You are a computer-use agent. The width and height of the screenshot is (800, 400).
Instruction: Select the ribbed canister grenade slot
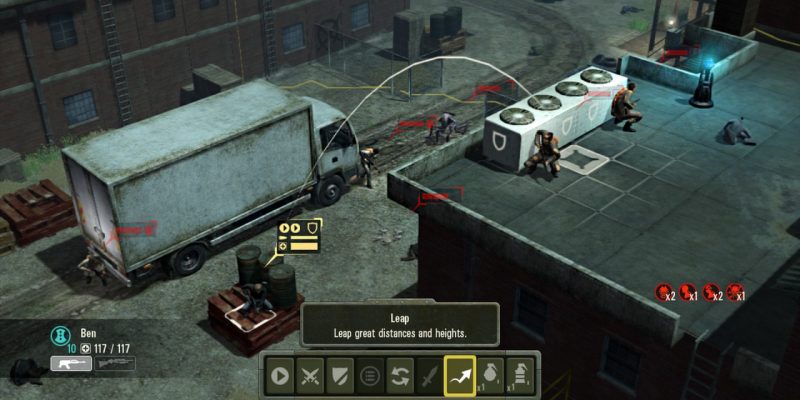520,375
